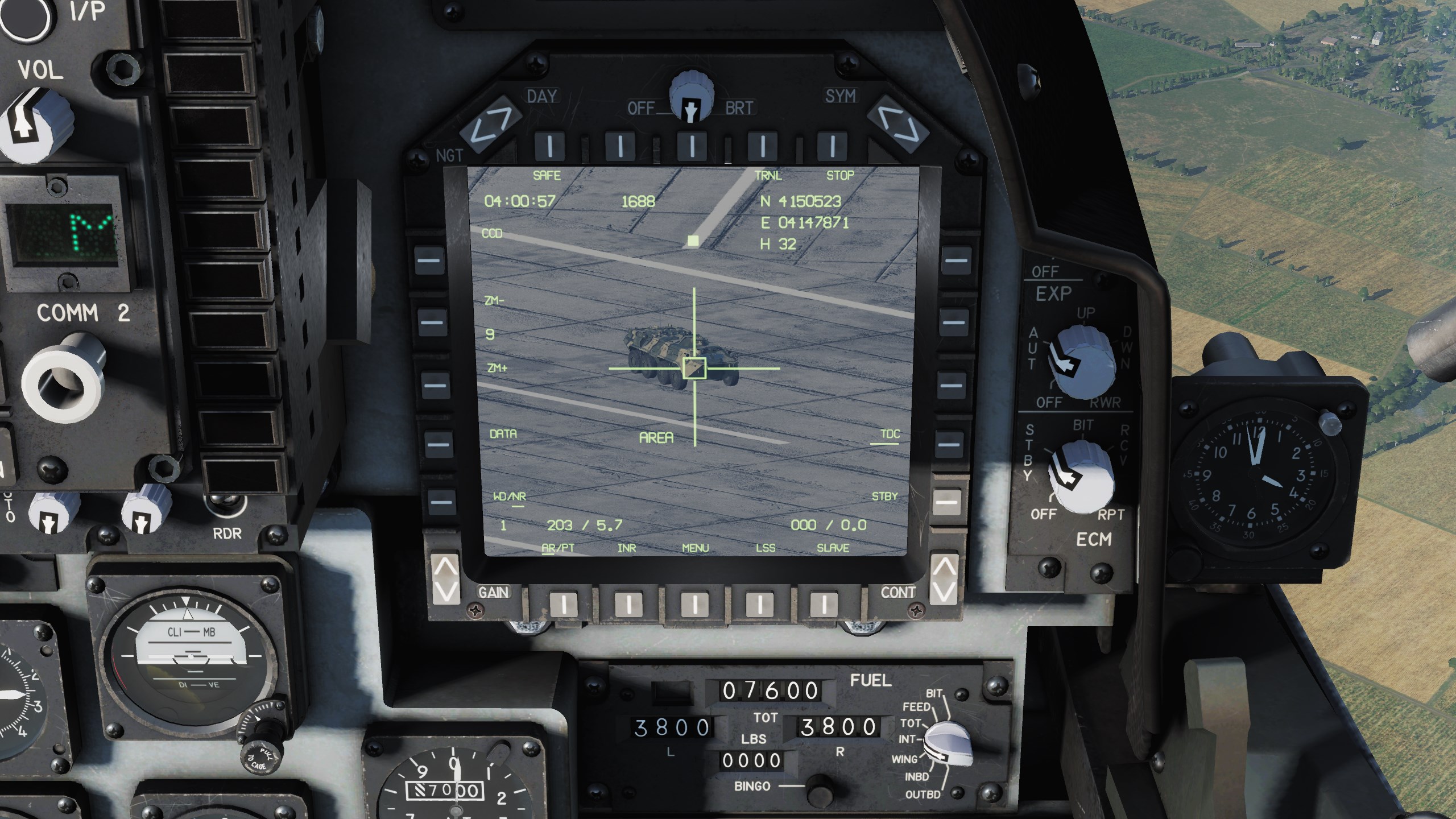Viewport: 1456px width, 819px height.
Task: Select the SLAVE option button below the screen
Action: 823,605
